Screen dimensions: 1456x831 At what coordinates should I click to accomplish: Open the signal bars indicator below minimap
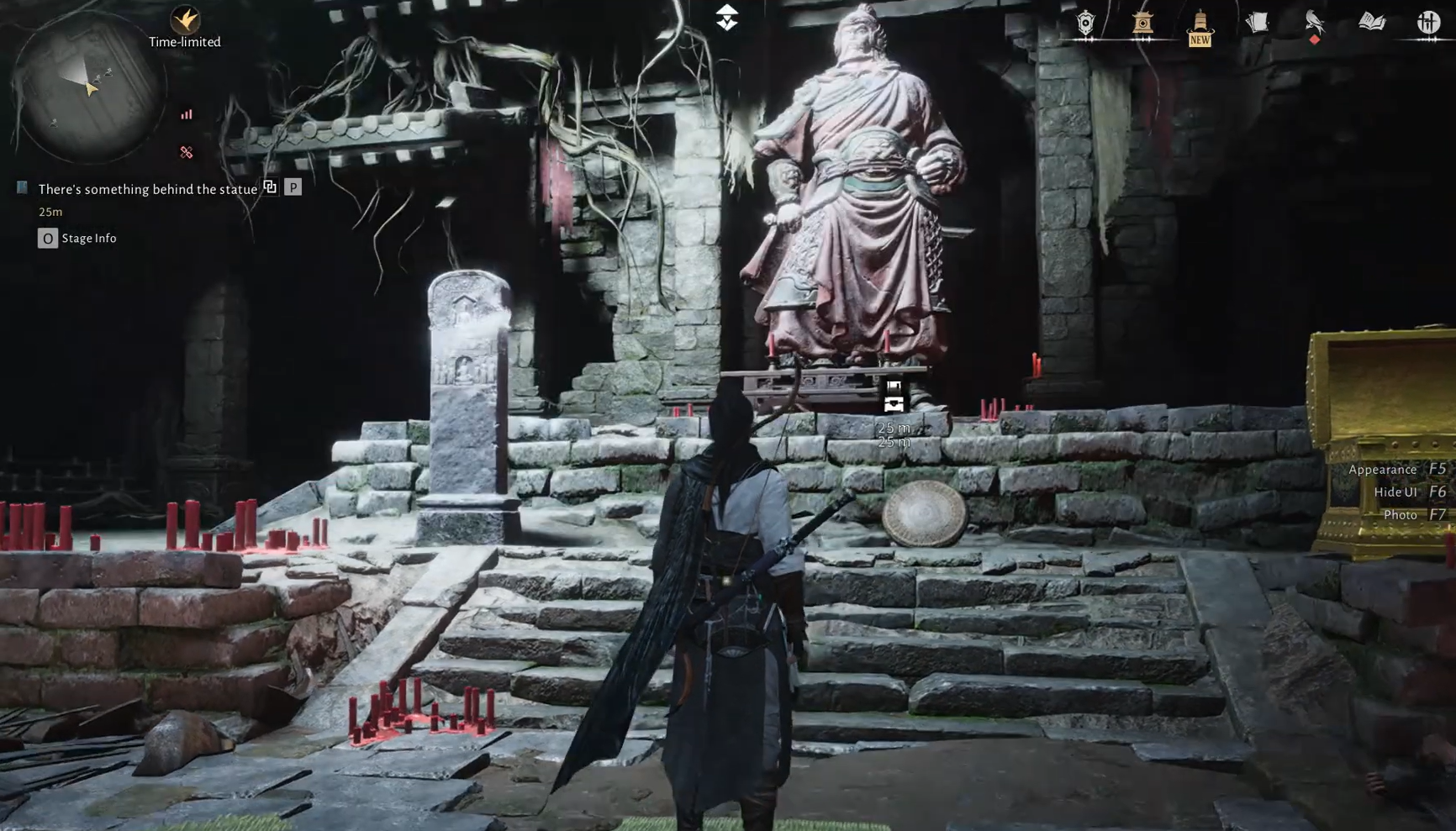click(186, 113)
